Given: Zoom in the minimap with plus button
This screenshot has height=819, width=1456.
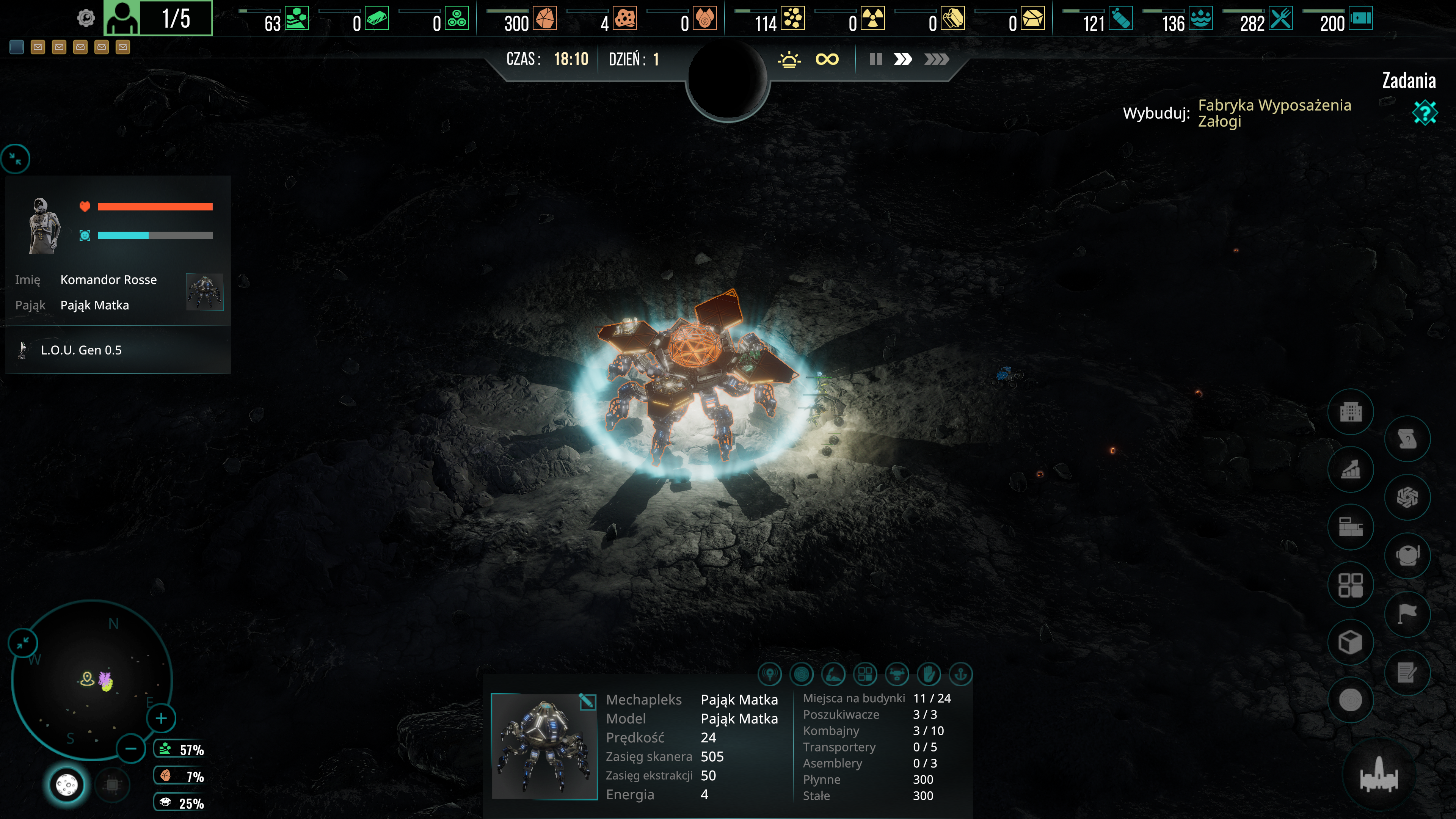Looking at the screenshot, I should click(161, 719).
